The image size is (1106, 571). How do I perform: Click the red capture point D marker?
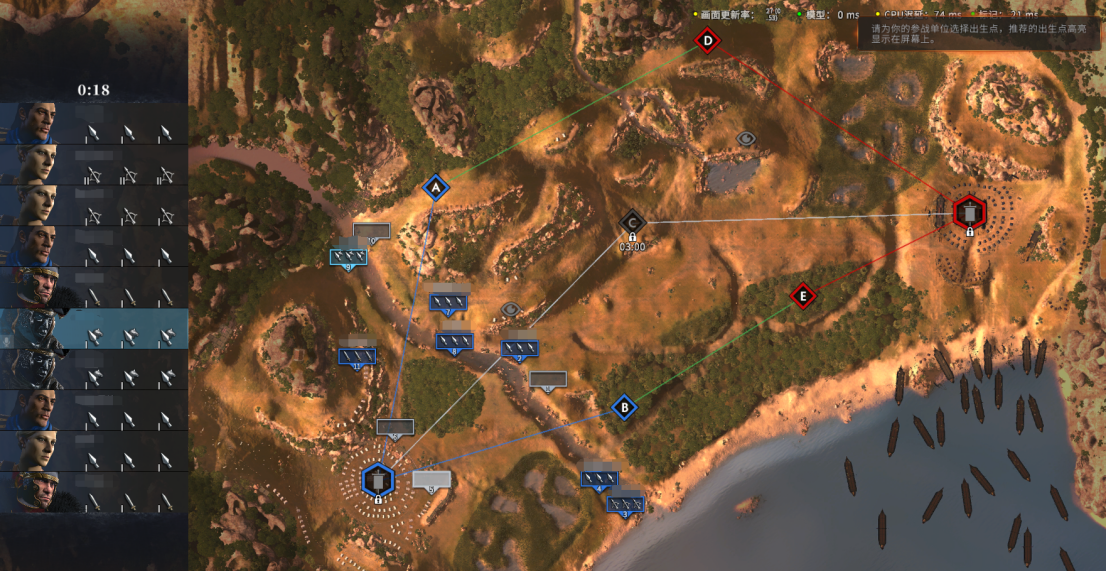click(x=708, y=41)
